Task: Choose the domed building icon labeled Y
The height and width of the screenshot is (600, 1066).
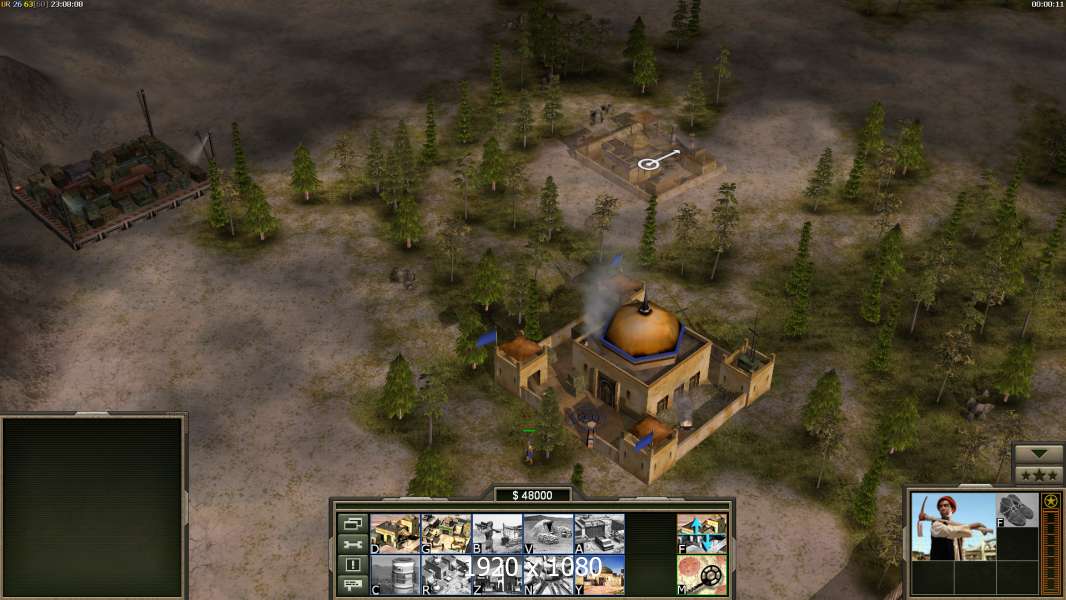Action: [599, 574]
